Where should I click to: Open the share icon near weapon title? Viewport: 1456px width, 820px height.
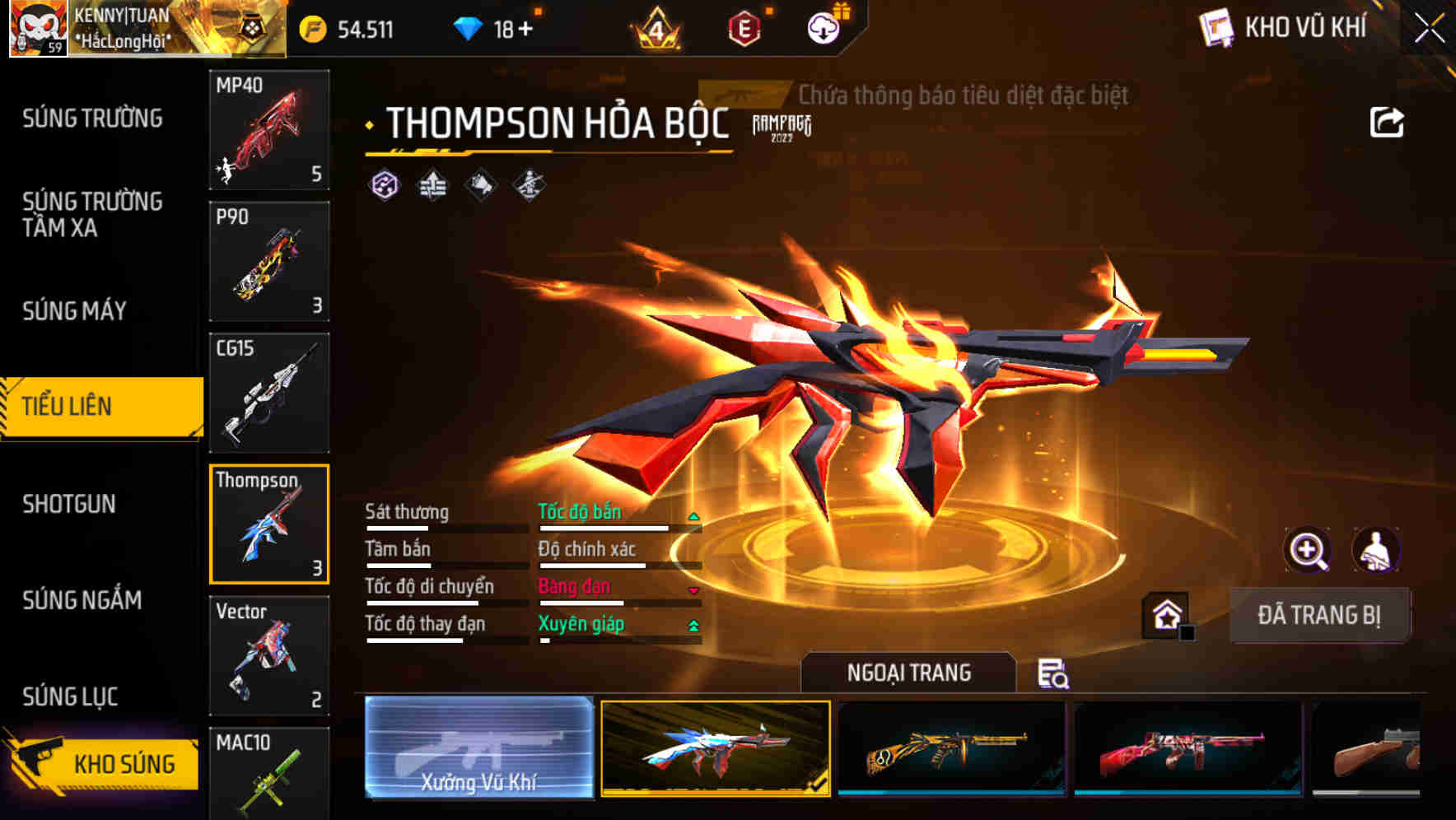click(1387, 121)
